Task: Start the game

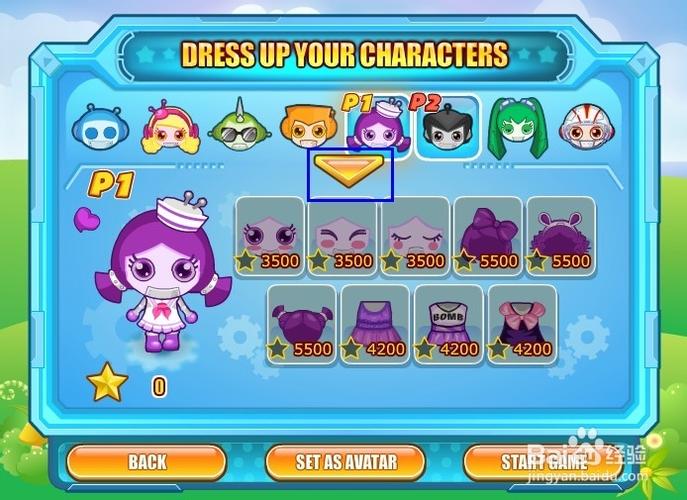Action: click(x=544, y=462)
